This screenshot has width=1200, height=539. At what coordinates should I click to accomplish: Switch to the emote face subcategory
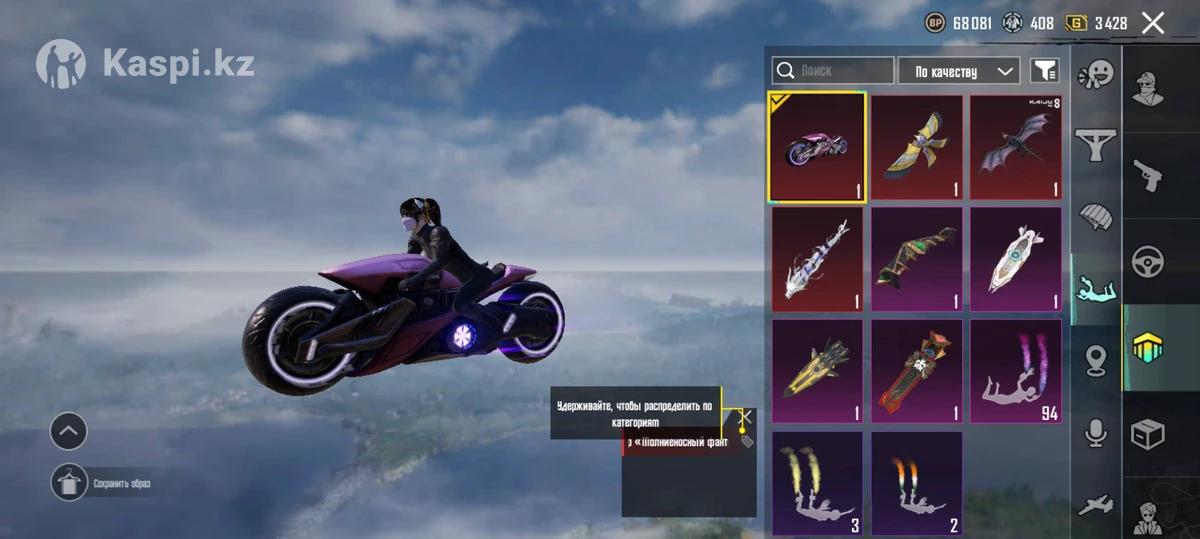[x=1096, y=75]
